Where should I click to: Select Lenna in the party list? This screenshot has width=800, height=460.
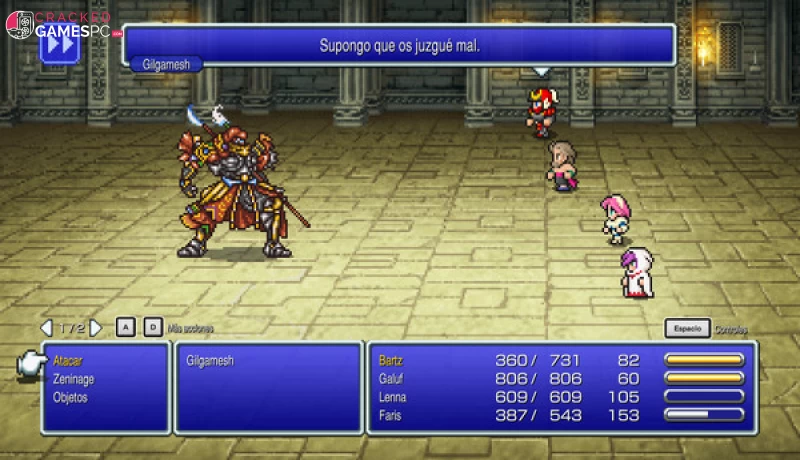[393, 397]
